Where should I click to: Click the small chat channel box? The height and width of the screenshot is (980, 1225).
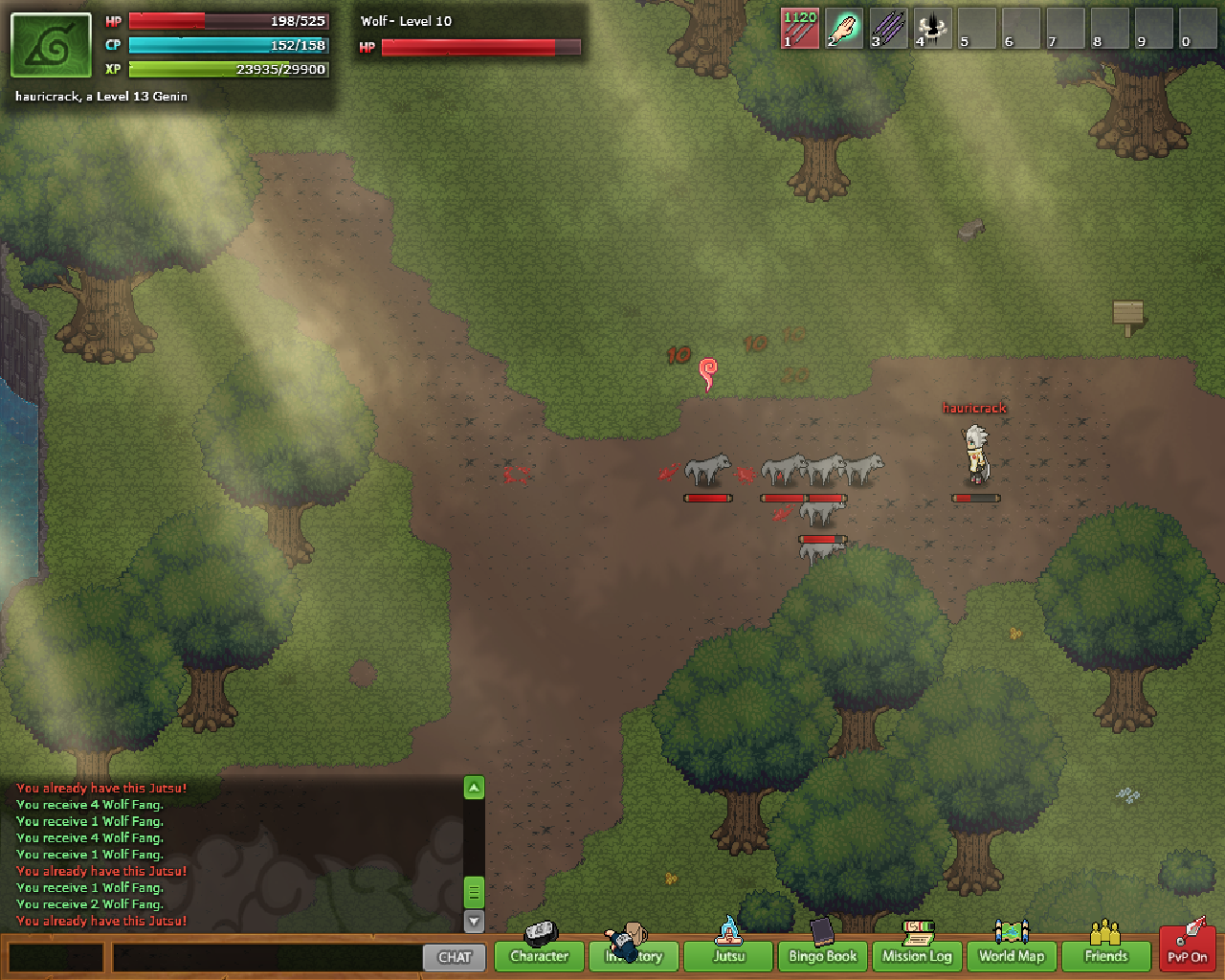pyautogui.click(x=56, y=957)
